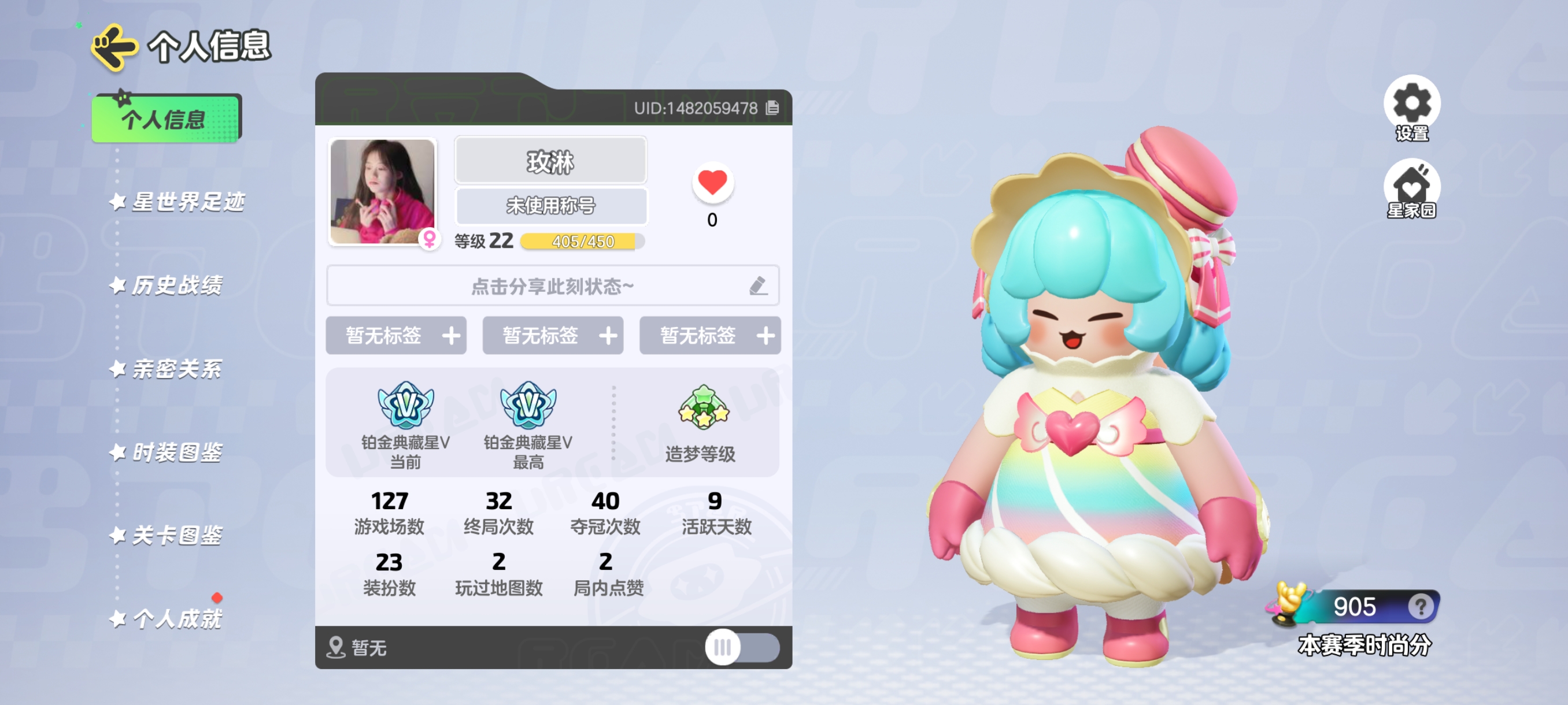
Task: Go back using the yellow arrow
Action: coord(113,47)
